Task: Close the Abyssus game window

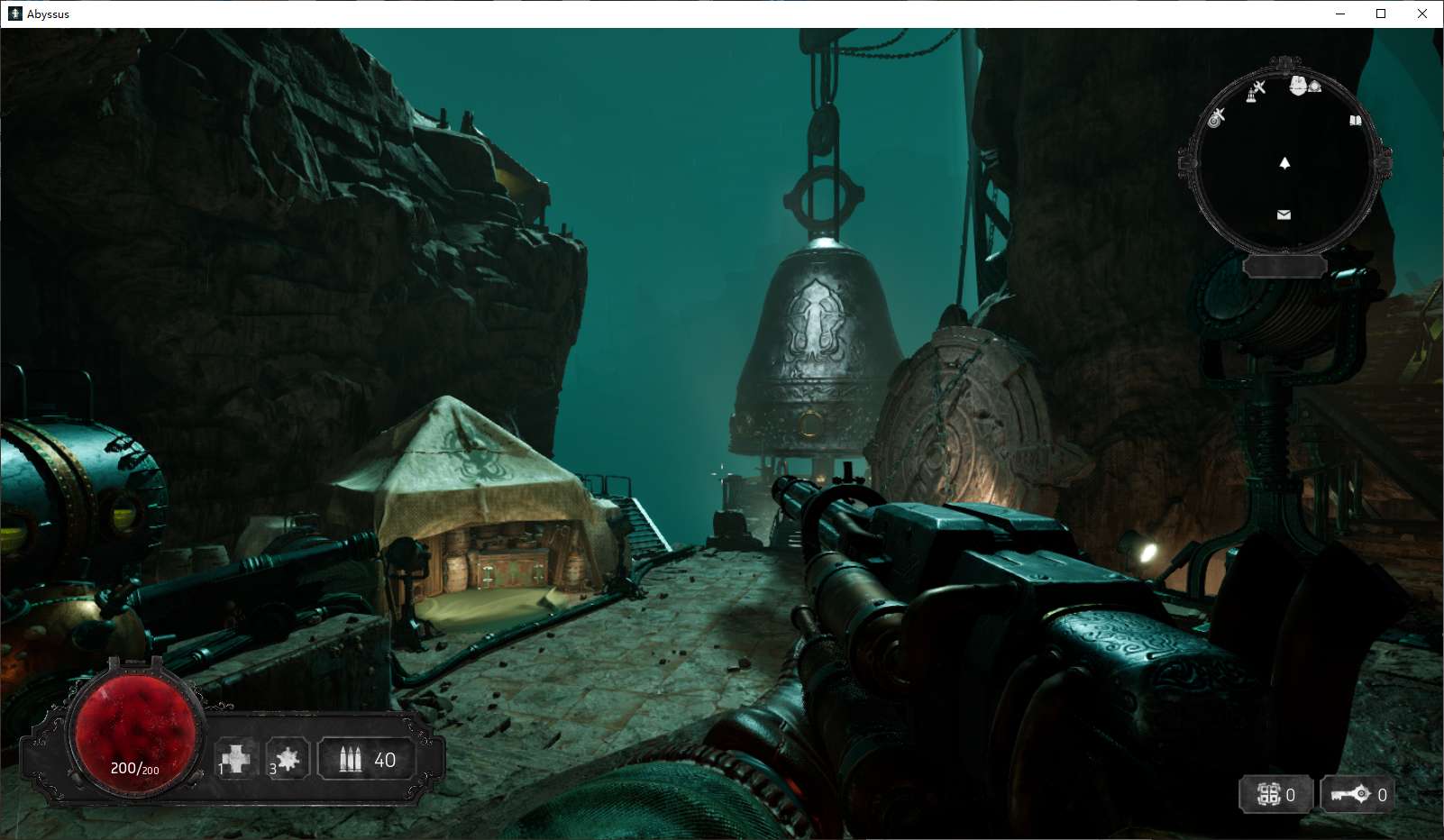Action: [1421, 14]
